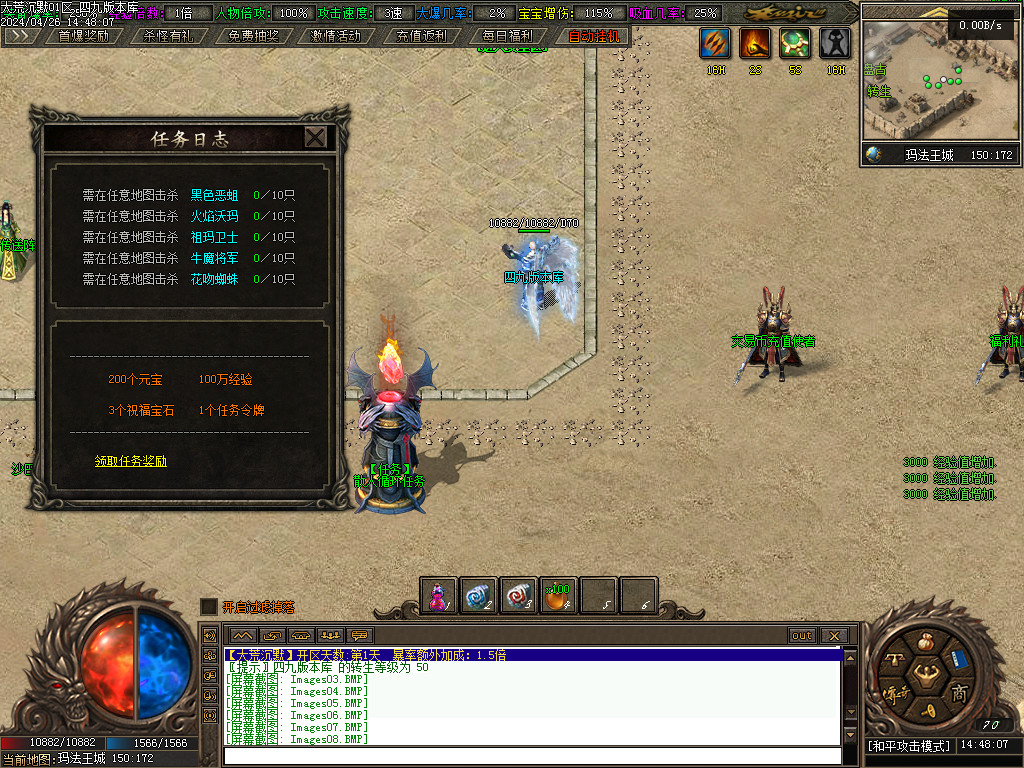Claim quest reward via 领取任务奖励 link
This screenshot has height=768, width=1024.
(131, 461)
